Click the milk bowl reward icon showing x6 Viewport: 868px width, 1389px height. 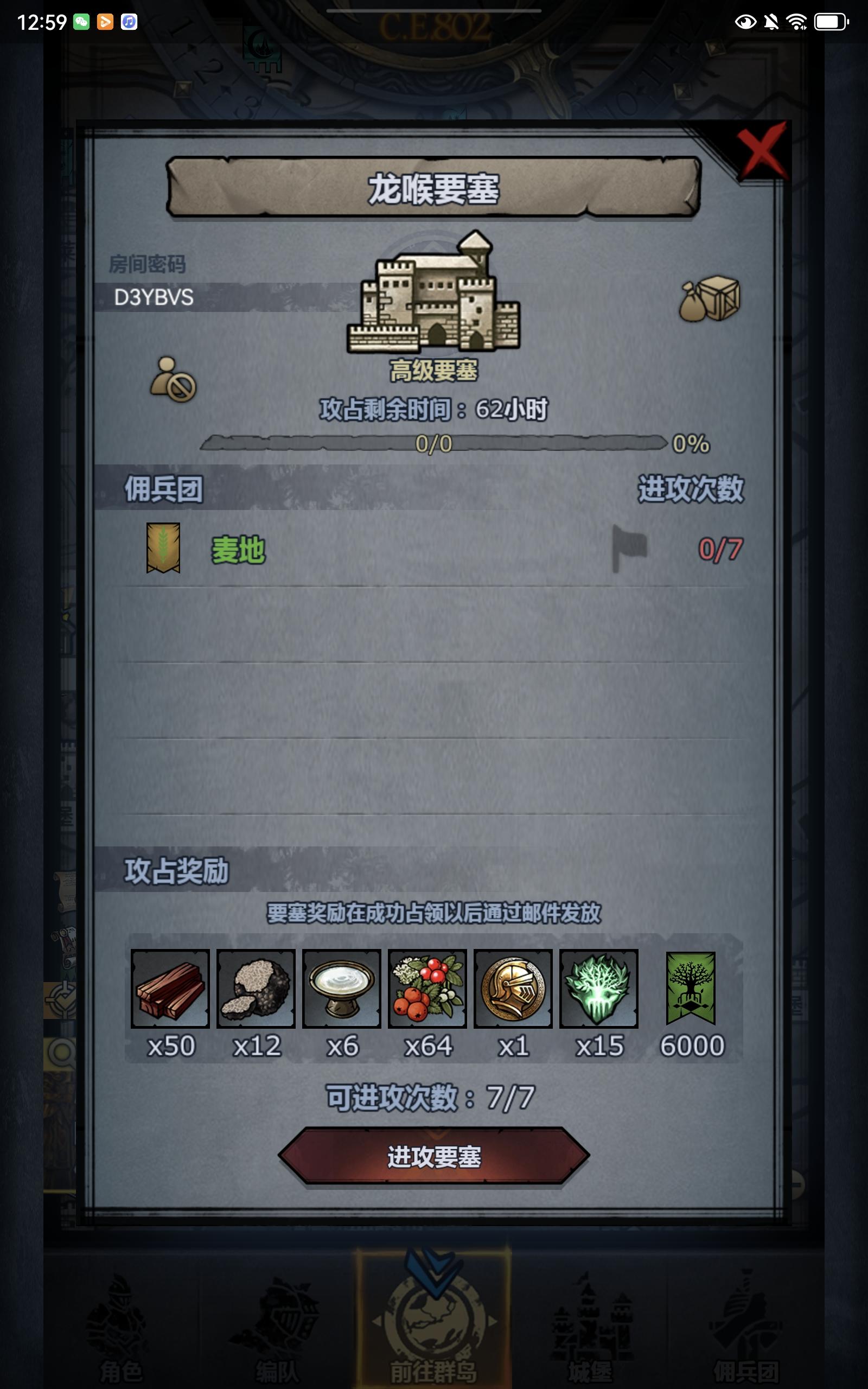click(342, 990)
